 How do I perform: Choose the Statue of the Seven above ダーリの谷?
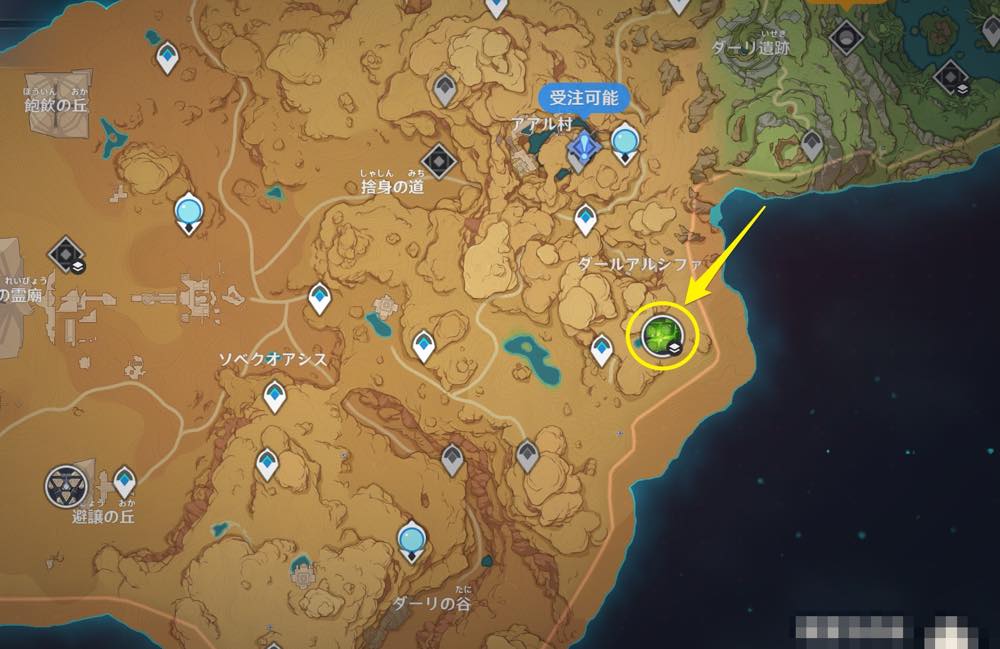pos(411,541)
